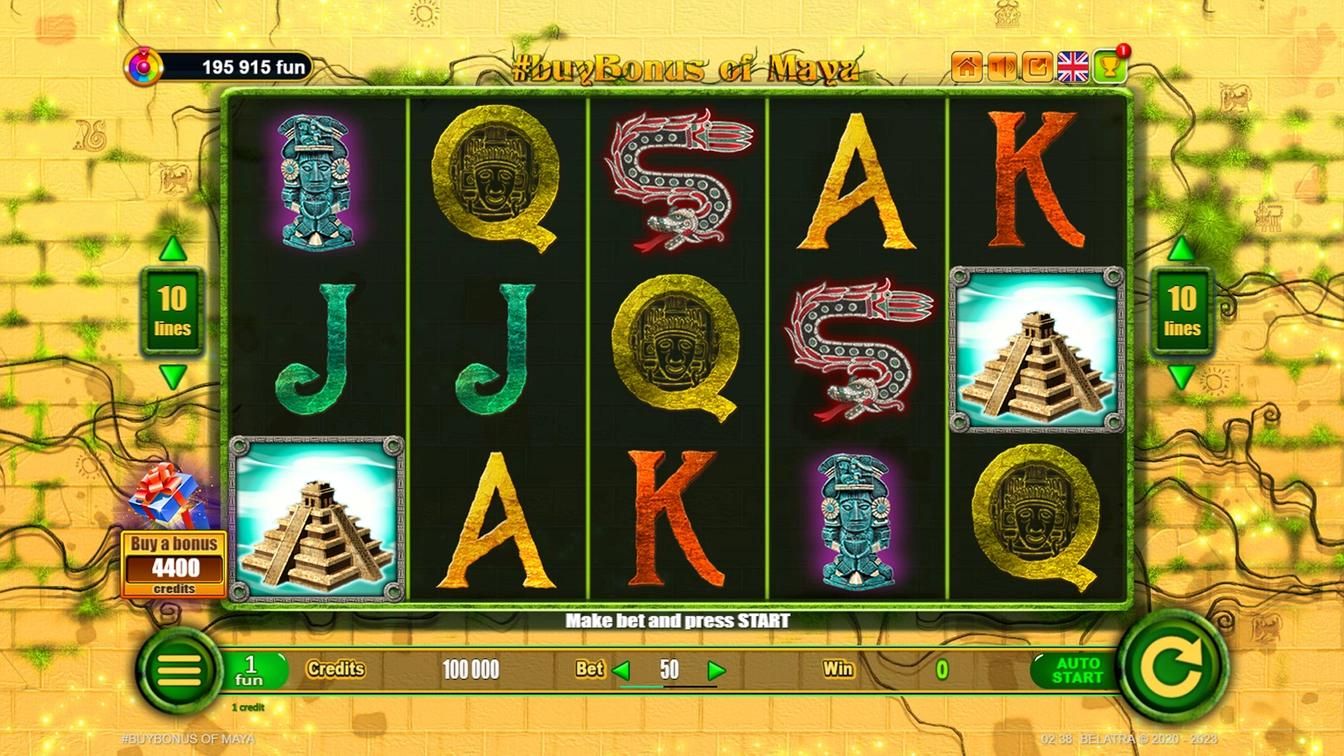Toggle fullscreen with the expand icon
The width and height of the screenshot is (1344, 756).
(1036, 64)
